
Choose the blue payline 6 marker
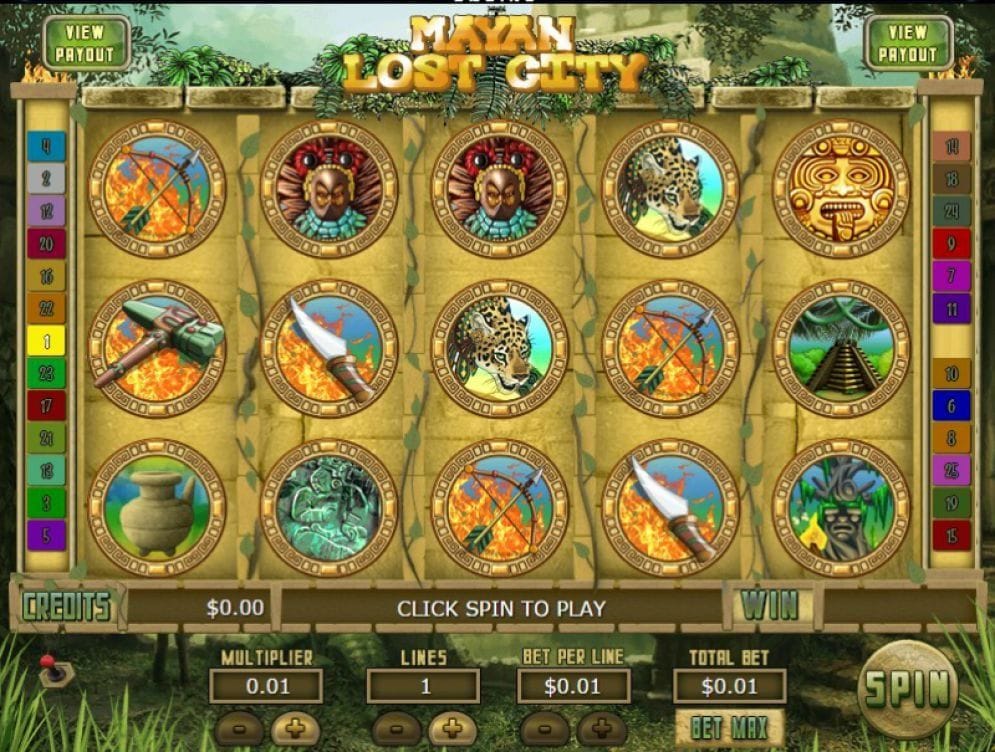coord(951,405)
